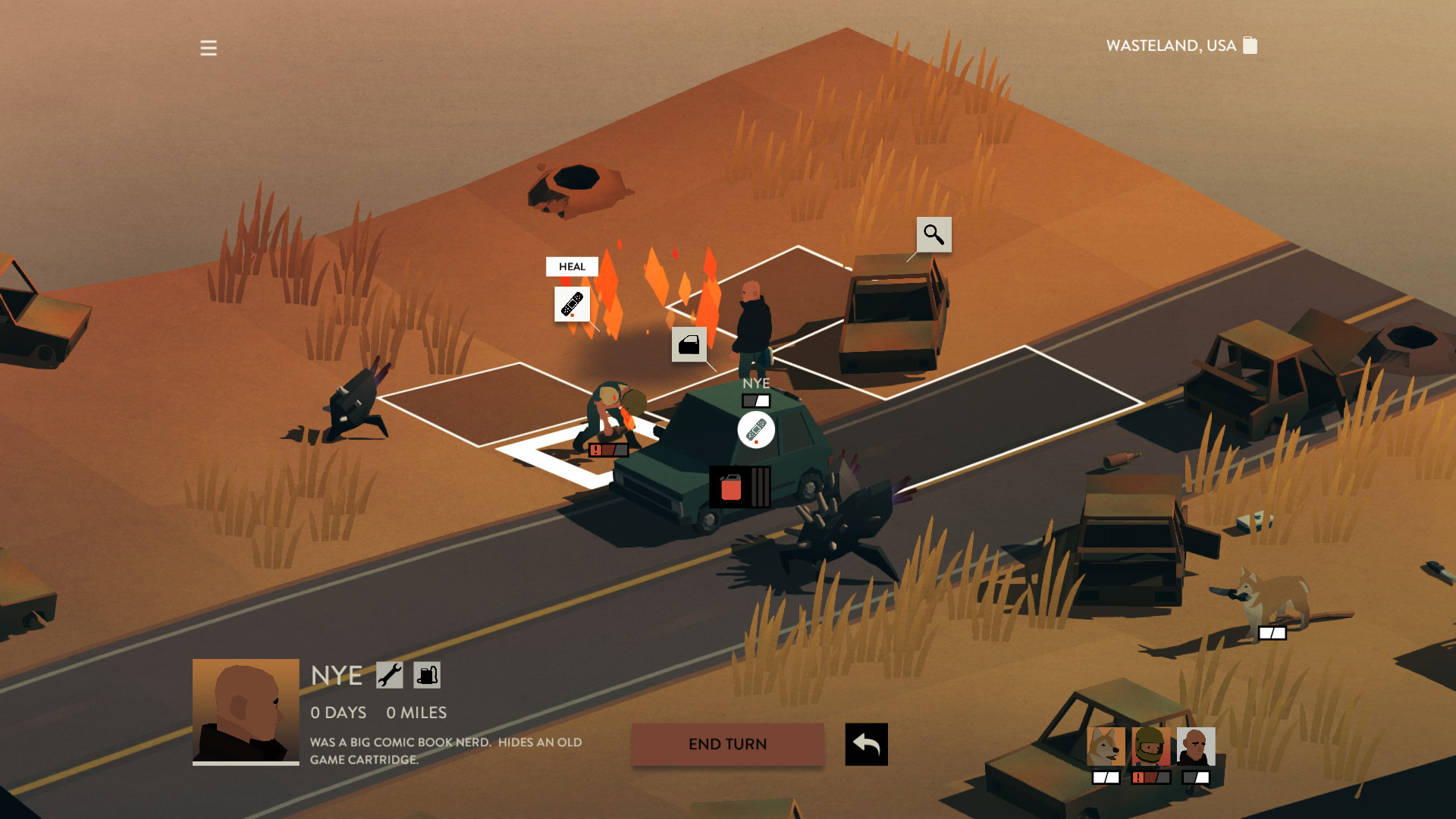Select the magnifying glass search action
The image size is (1456, 819).
pos(934,235)
